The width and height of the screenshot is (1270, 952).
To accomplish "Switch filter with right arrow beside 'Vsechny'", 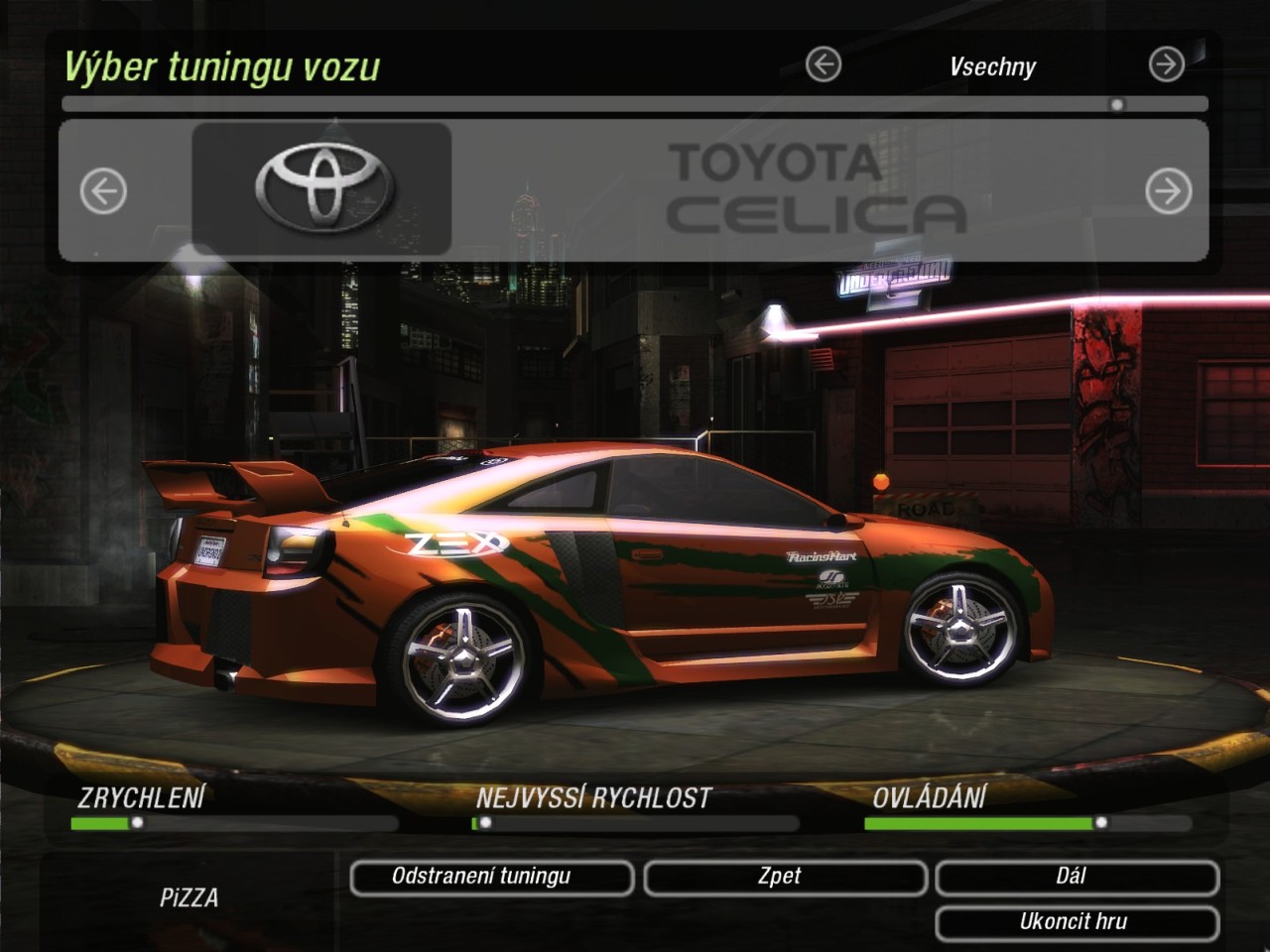I will click(x=1166, y=65).
